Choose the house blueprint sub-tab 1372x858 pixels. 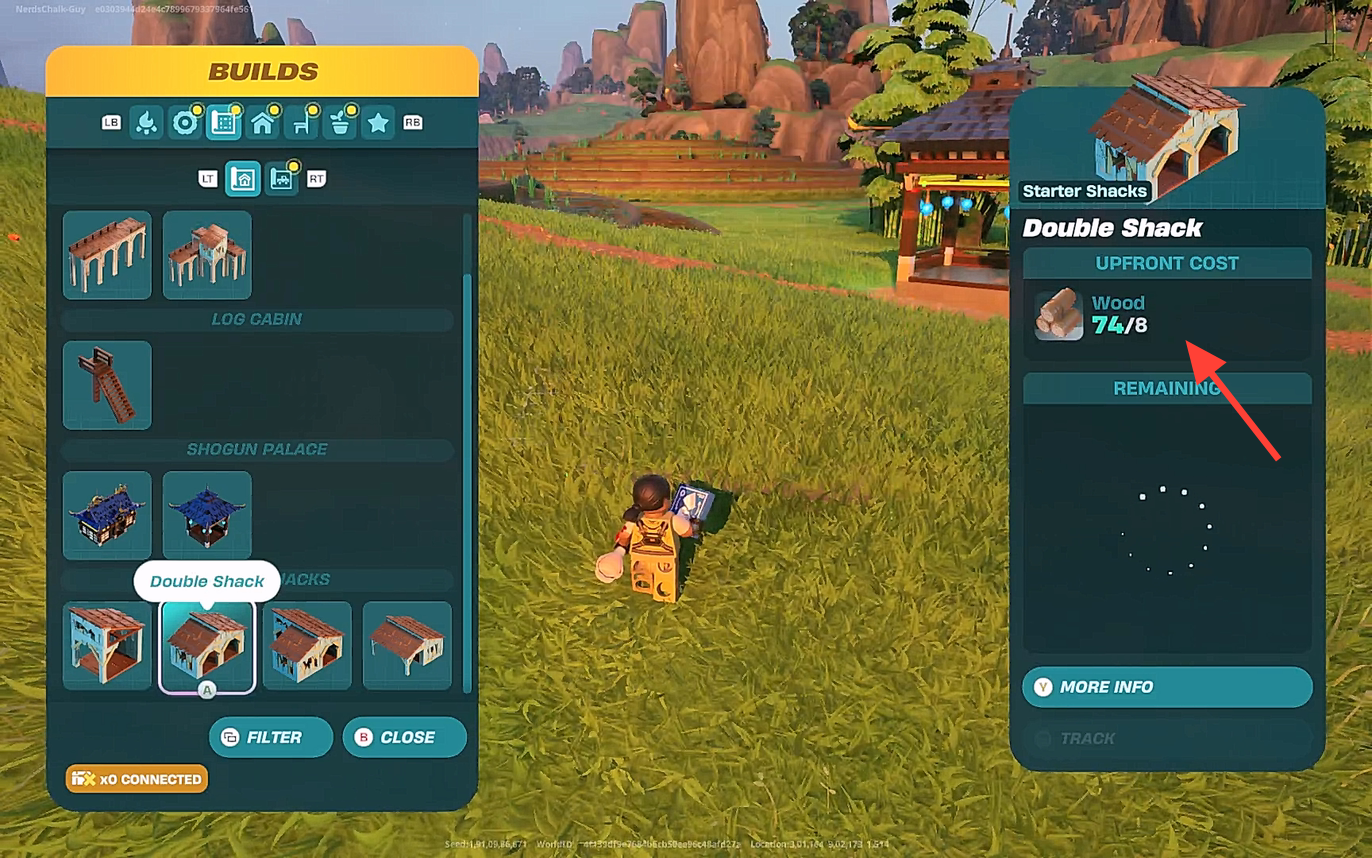243,179
